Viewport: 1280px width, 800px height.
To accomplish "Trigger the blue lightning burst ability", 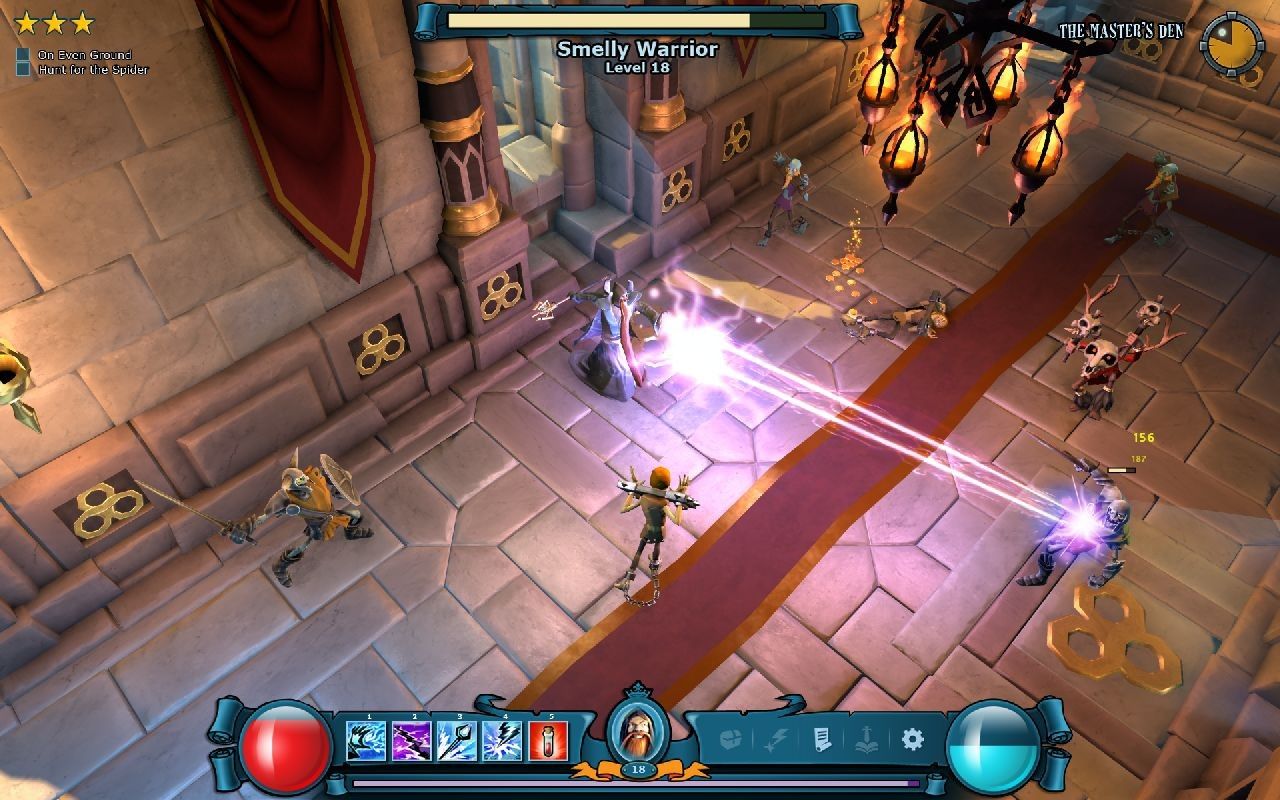I will 503,741.
